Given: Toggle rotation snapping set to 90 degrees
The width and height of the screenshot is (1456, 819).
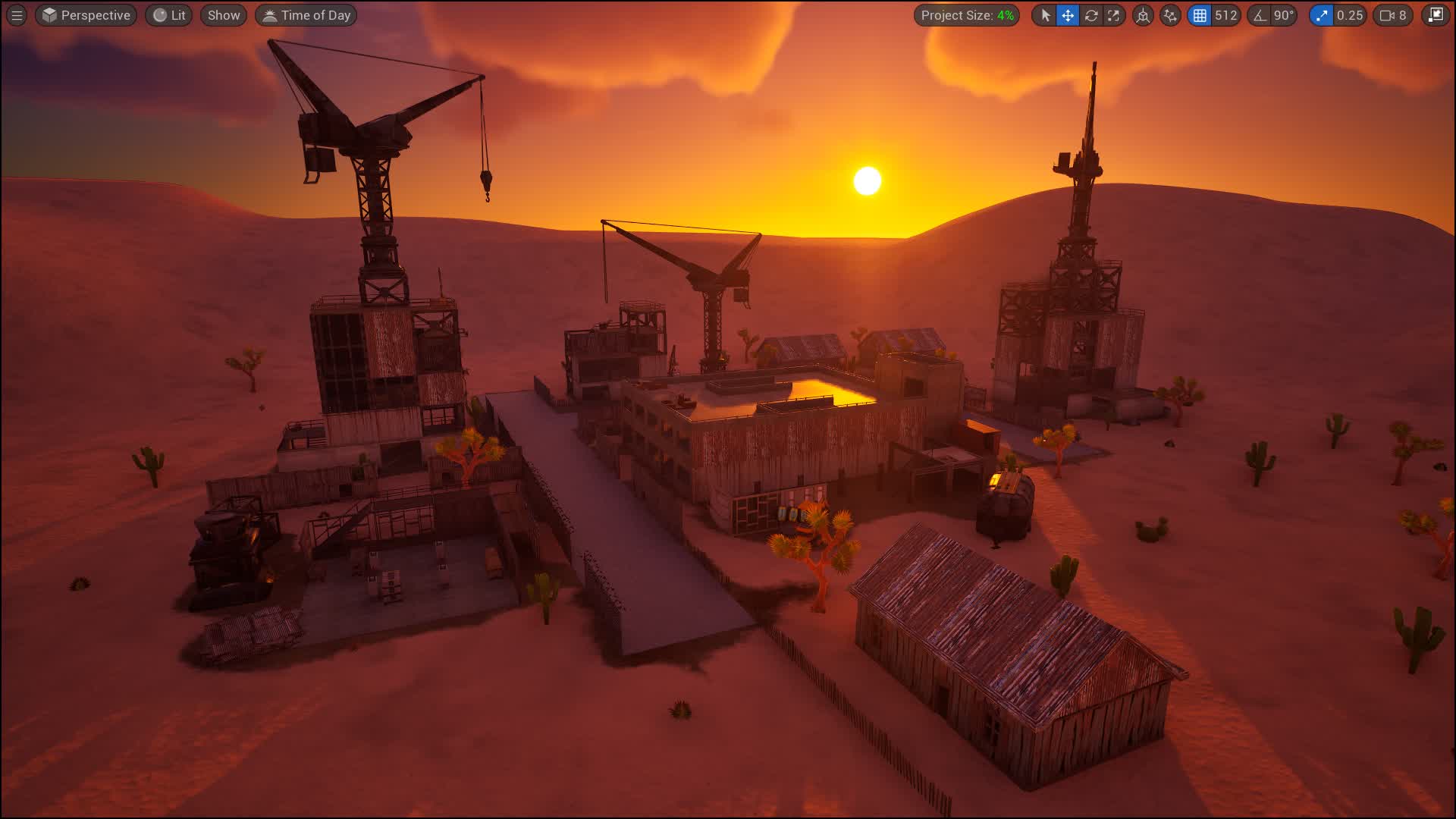Looking at the screenshot, I should (x=1260, y=14).
